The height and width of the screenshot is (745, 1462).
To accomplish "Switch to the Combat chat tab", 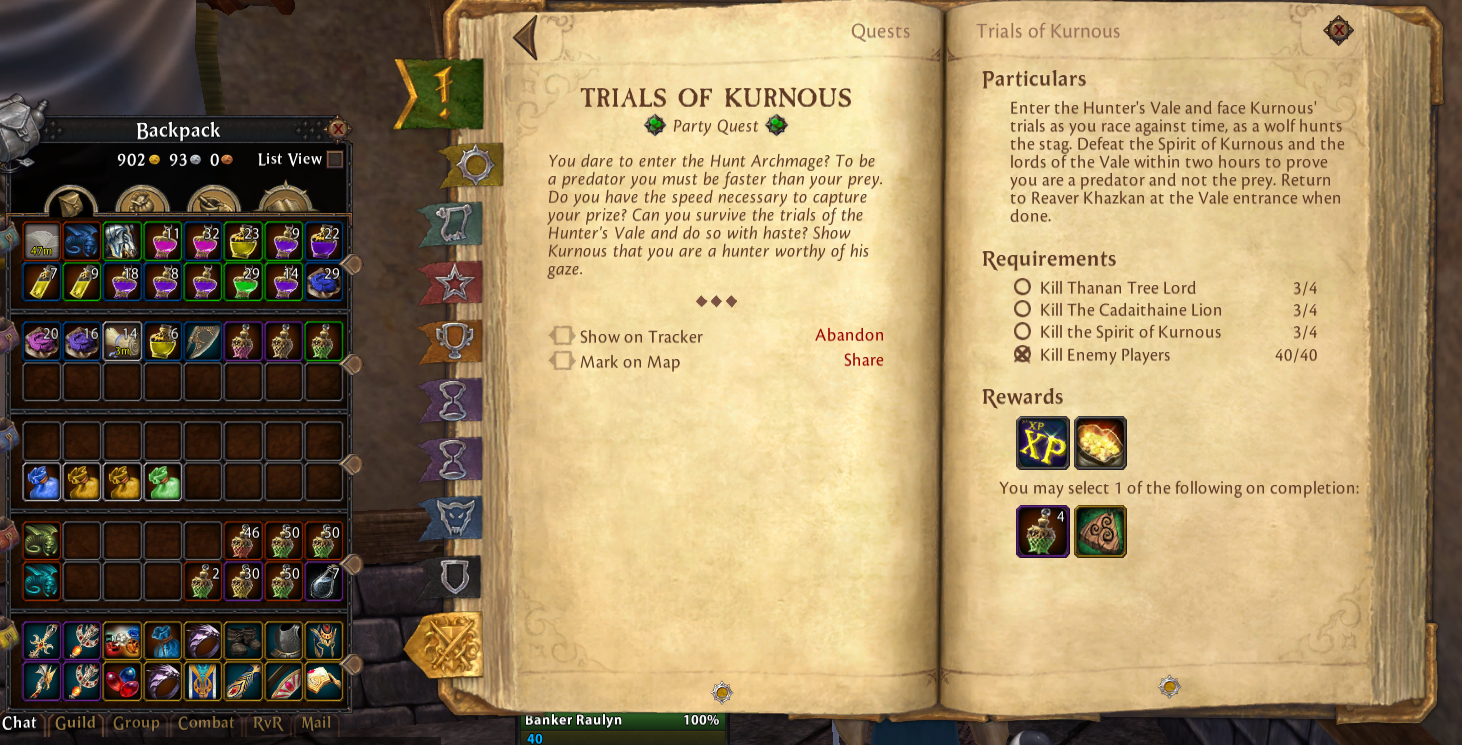I will (206, 723).
